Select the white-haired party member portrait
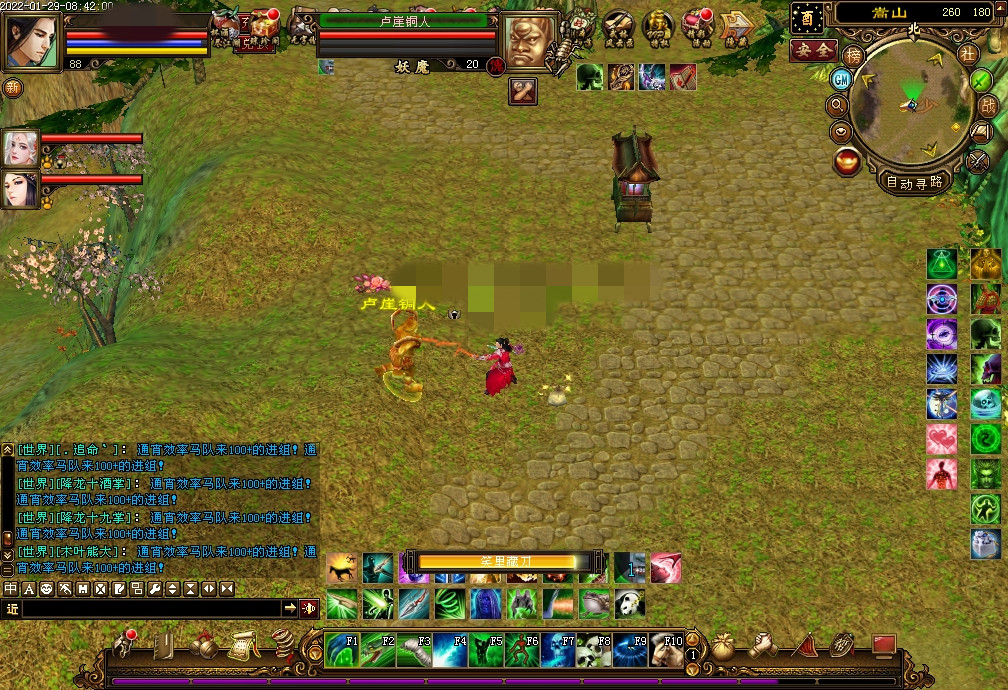 click(x=21, y=148)
